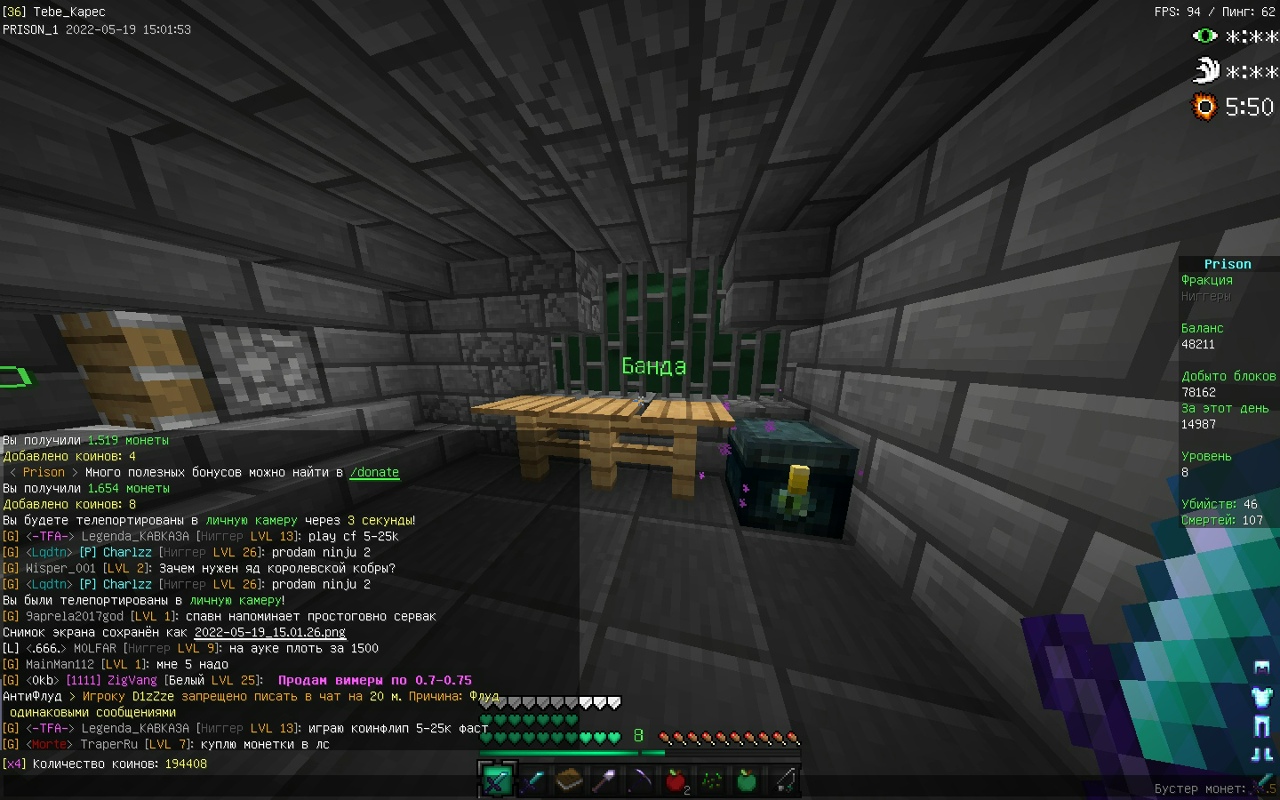Toggle the green eye indicator at top right
Screen dimensions: 1280x800
click(x=1206, y=36)
